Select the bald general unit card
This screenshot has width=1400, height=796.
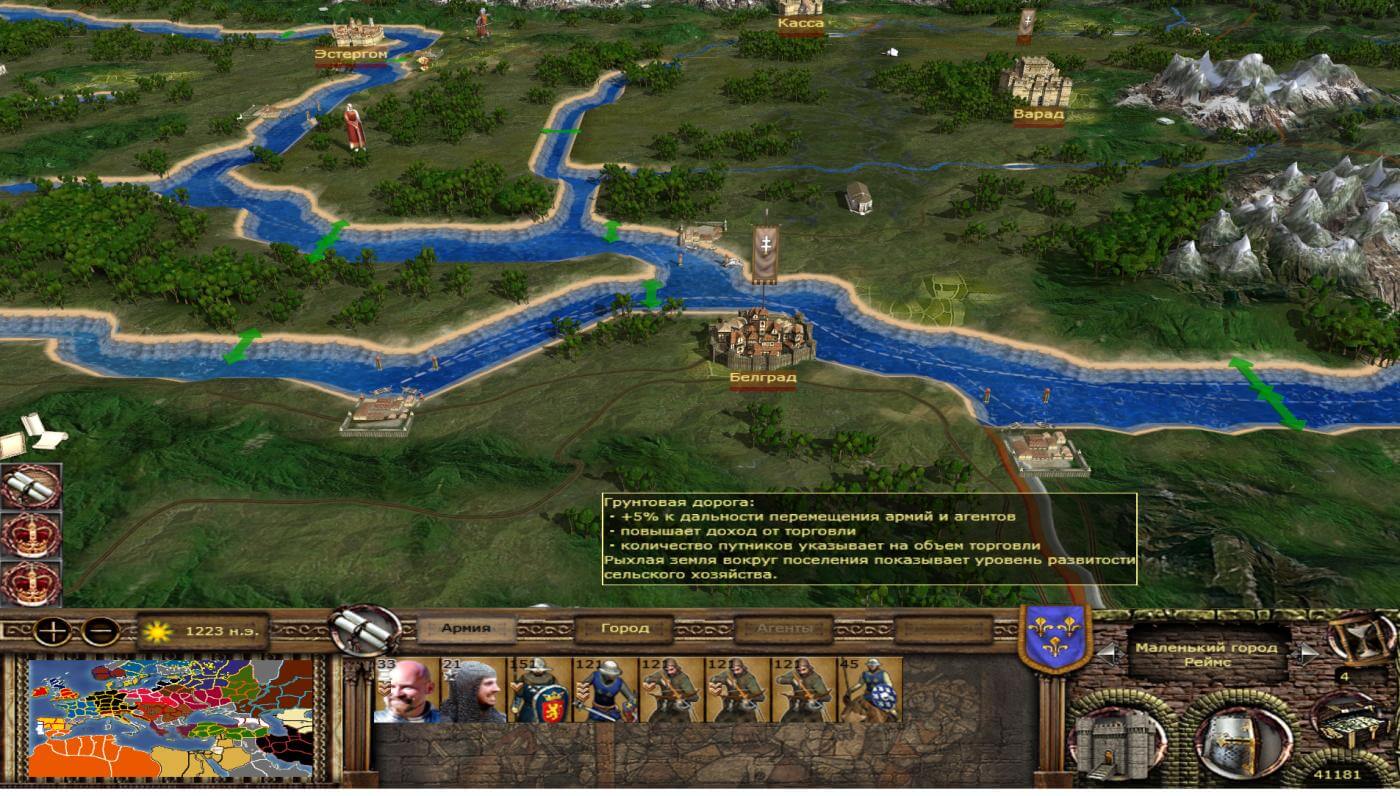click(x=406, y=689)
